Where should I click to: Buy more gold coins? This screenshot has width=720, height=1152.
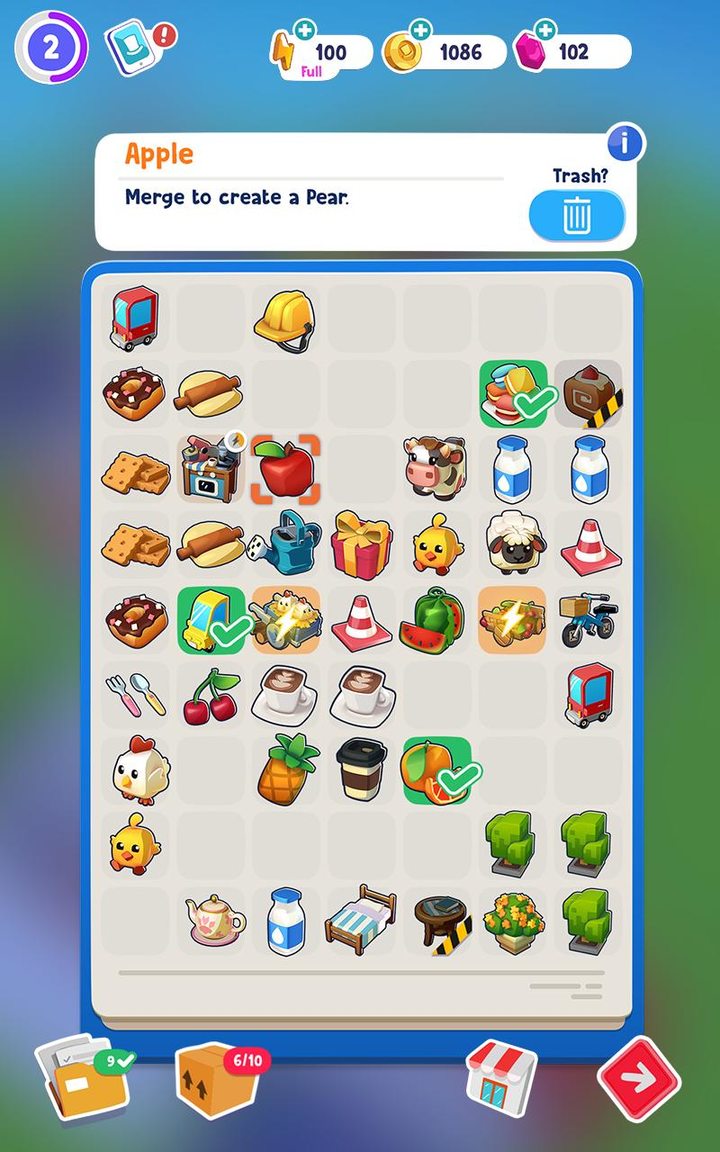point(420,31)
